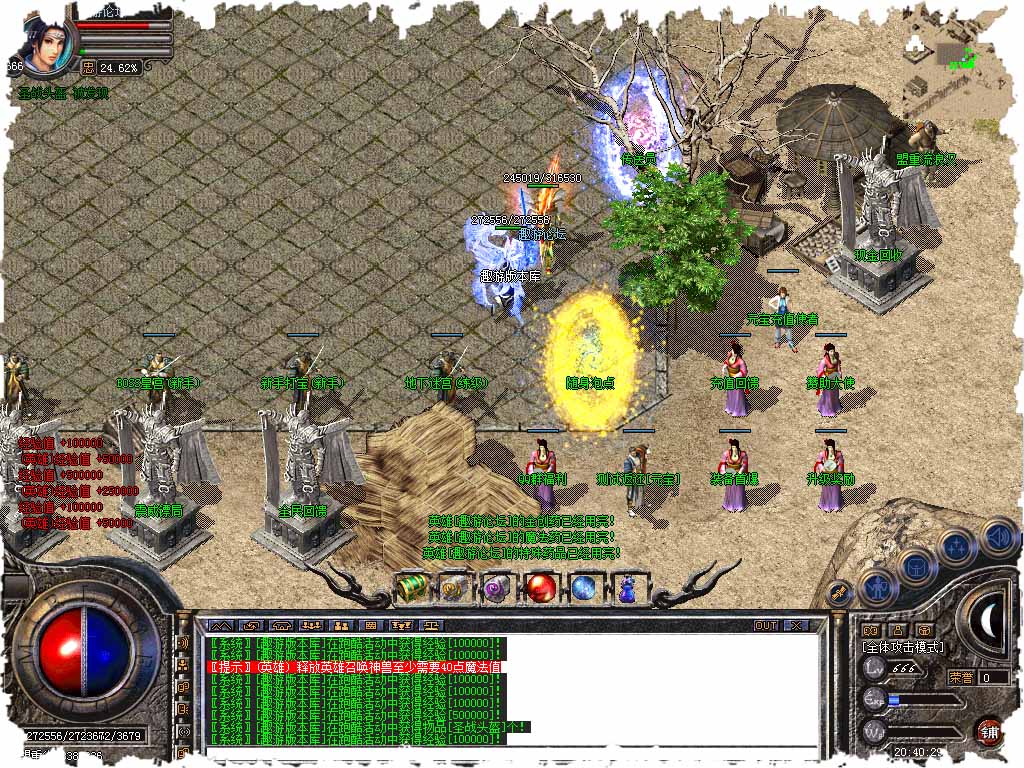This screenshot has width=1024, height=768.
Task: Select the purple spiral scroll belt item
Action: click(497, 588)
